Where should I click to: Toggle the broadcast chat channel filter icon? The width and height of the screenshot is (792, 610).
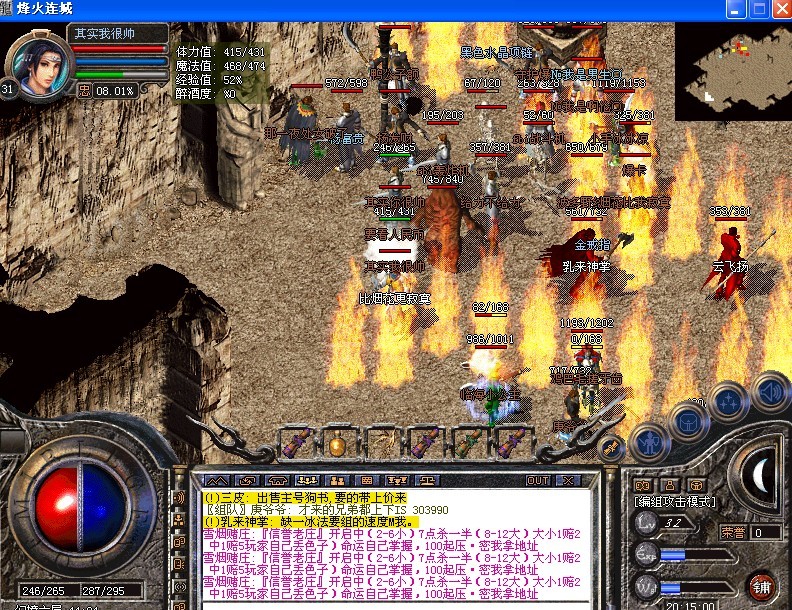pos(180,497)
